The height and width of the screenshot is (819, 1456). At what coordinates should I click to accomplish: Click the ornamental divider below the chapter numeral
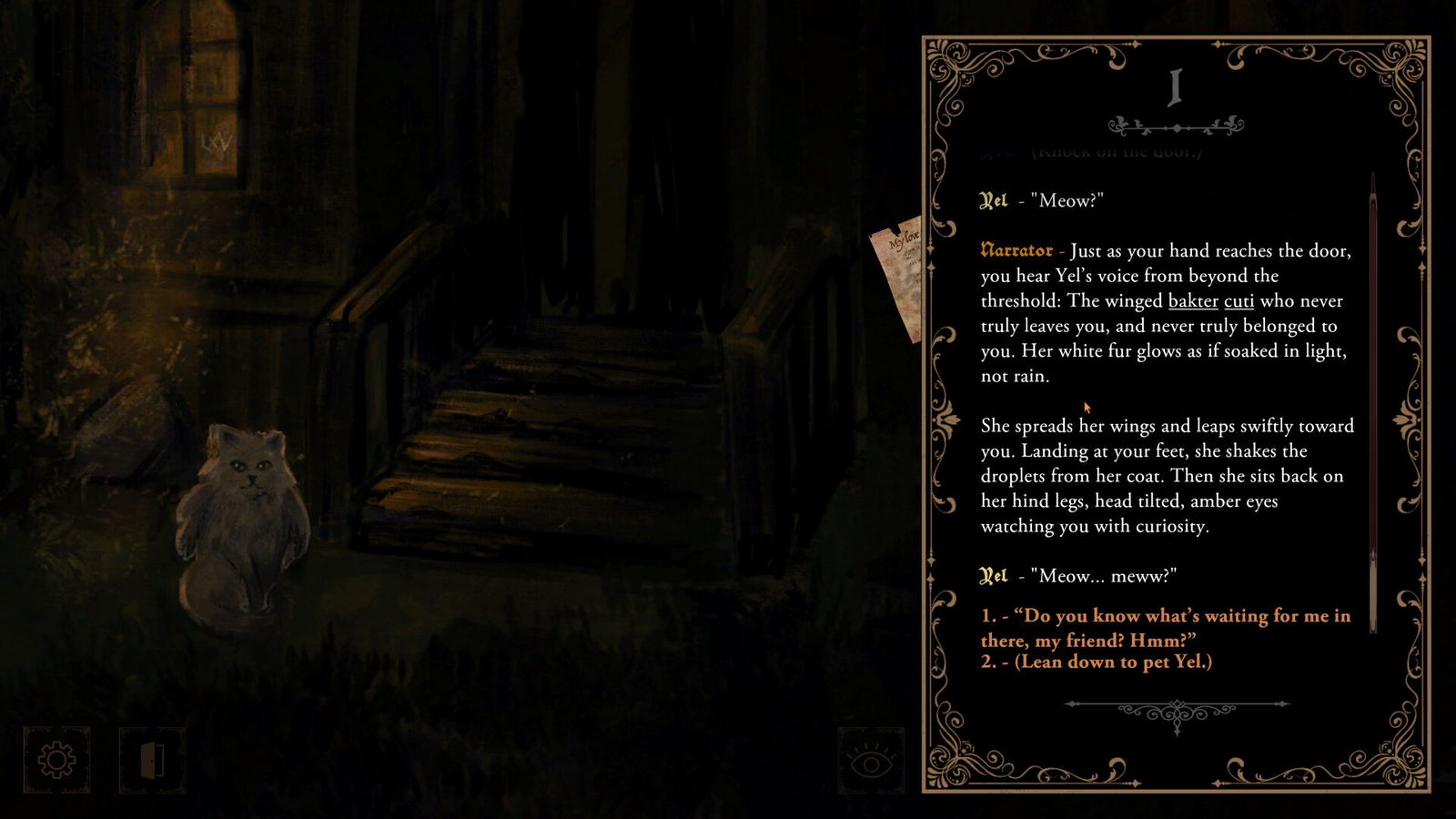[x=1177, y=125]
